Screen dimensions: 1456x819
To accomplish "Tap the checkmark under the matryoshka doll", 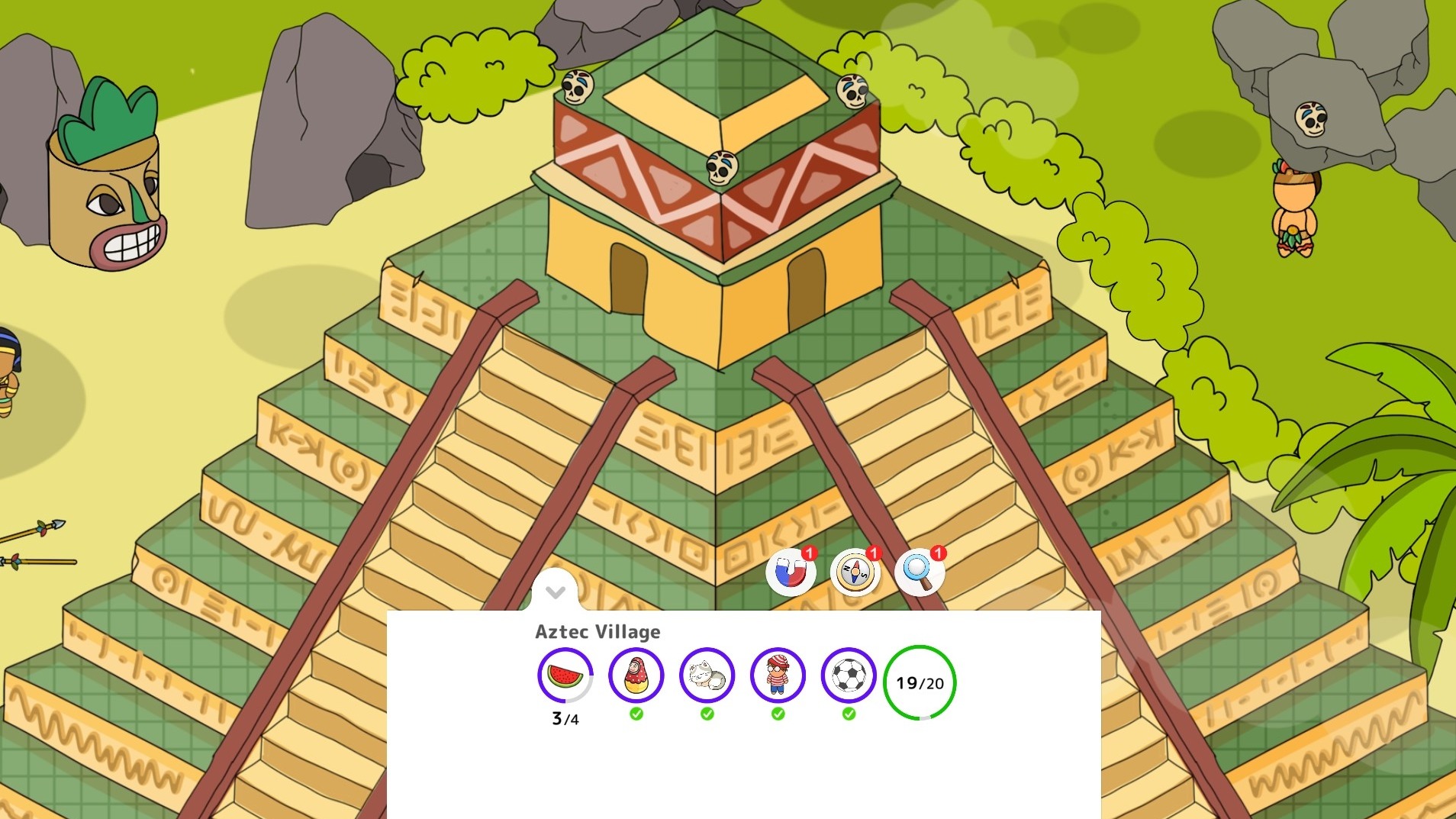I will [x=636, y=713].
